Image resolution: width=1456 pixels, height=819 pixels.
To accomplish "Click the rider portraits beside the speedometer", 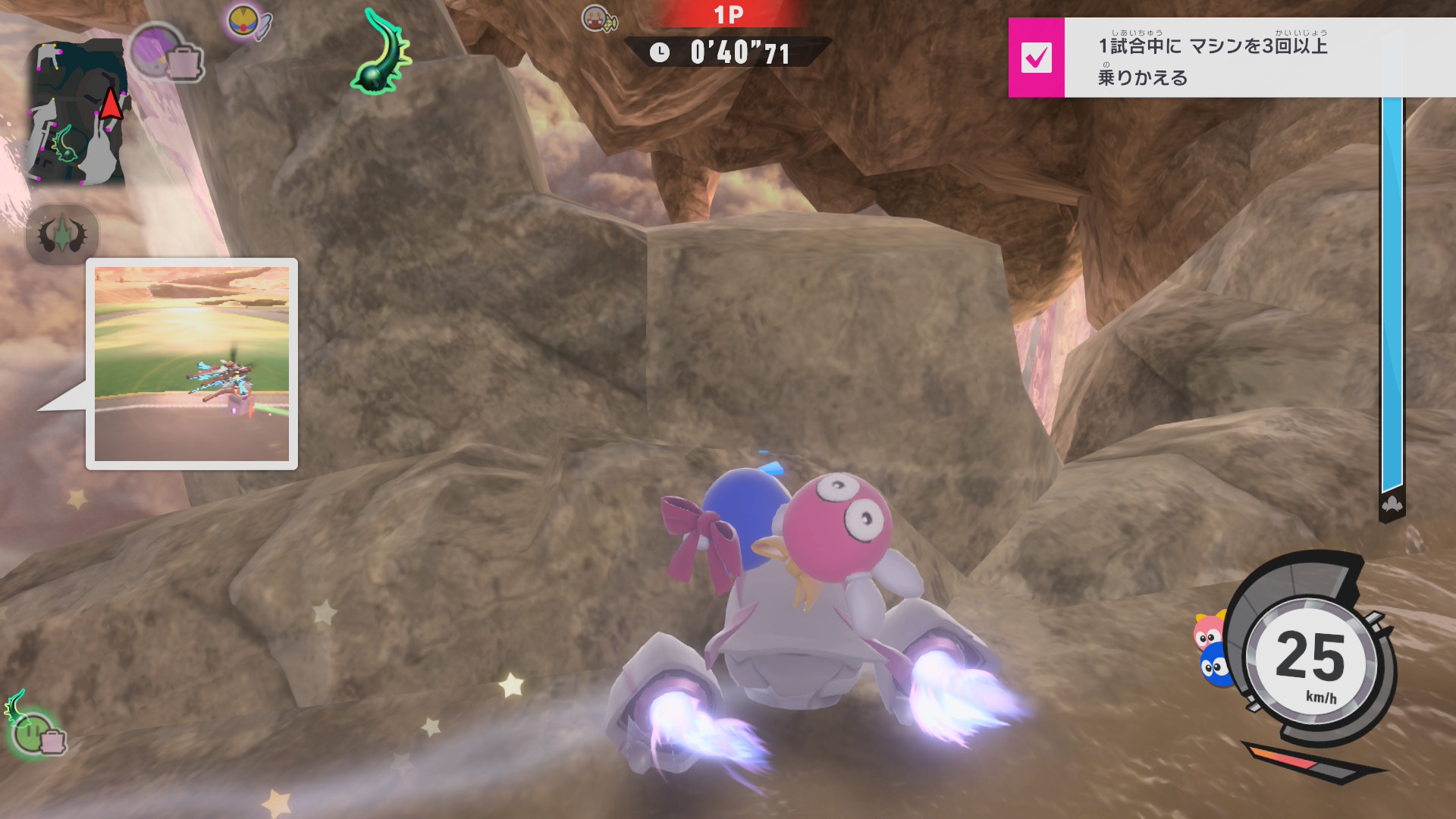I will tap(1211, 649).
